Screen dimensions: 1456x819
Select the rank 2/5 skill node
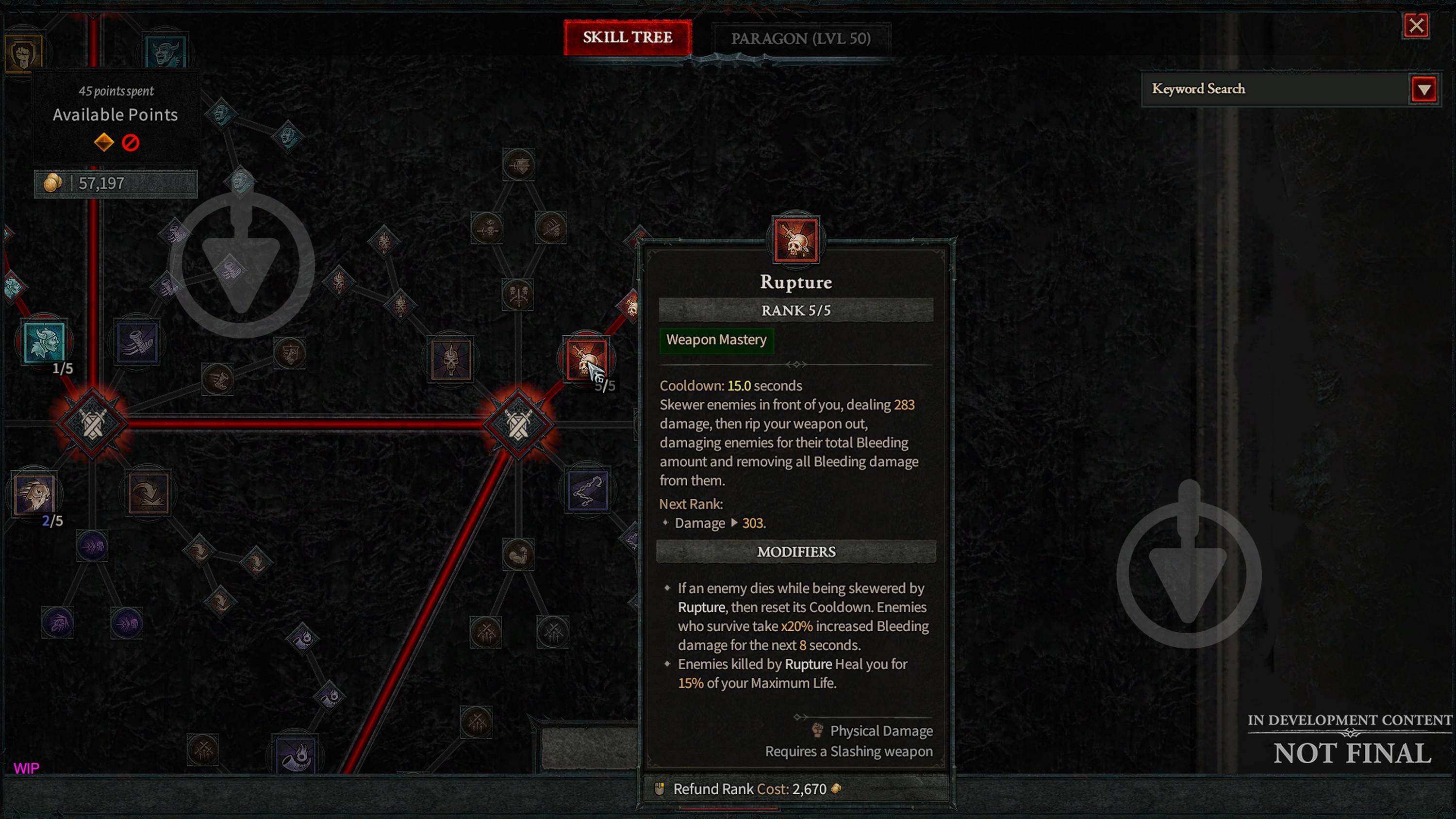(34, 494)
